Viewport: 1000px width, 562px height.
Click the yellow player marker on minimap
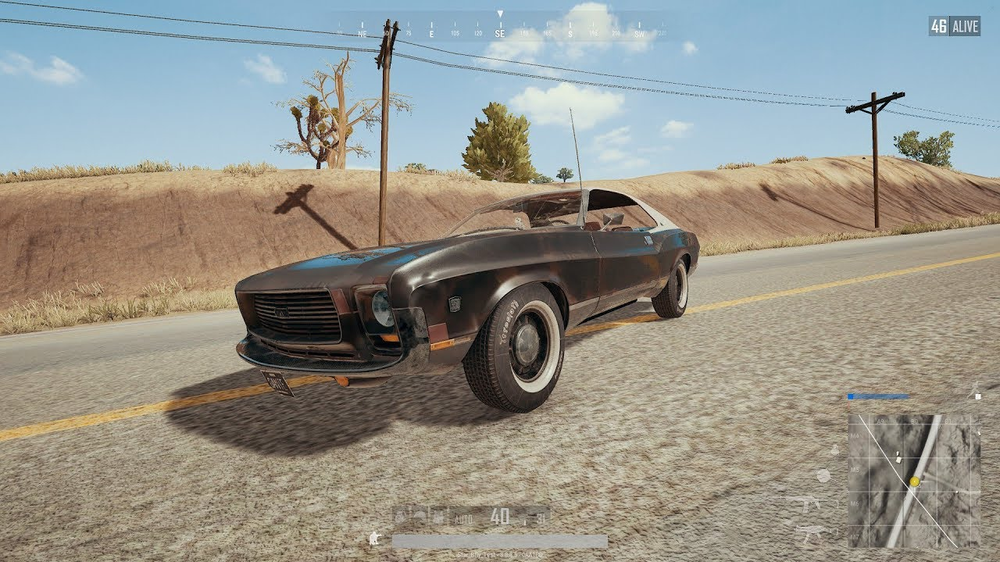click(x=914, y=482)
